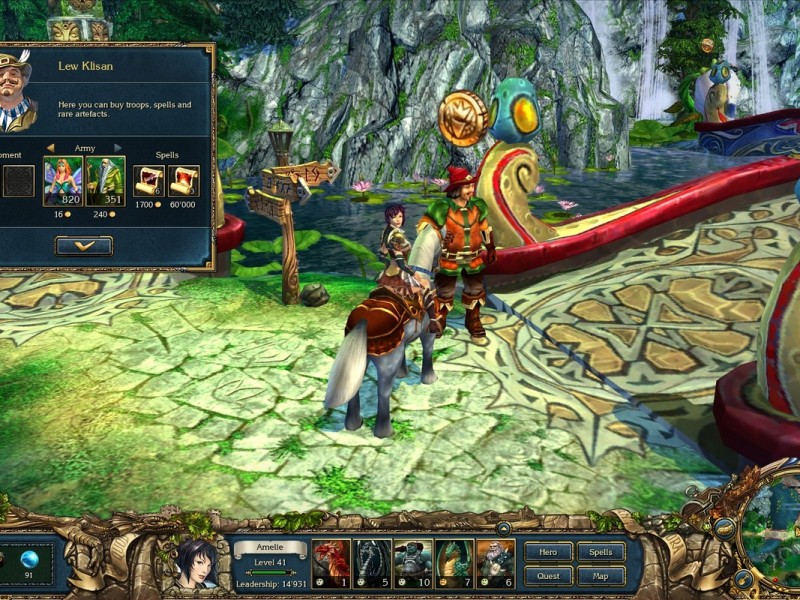Open the Spells book

pos(600,552)
